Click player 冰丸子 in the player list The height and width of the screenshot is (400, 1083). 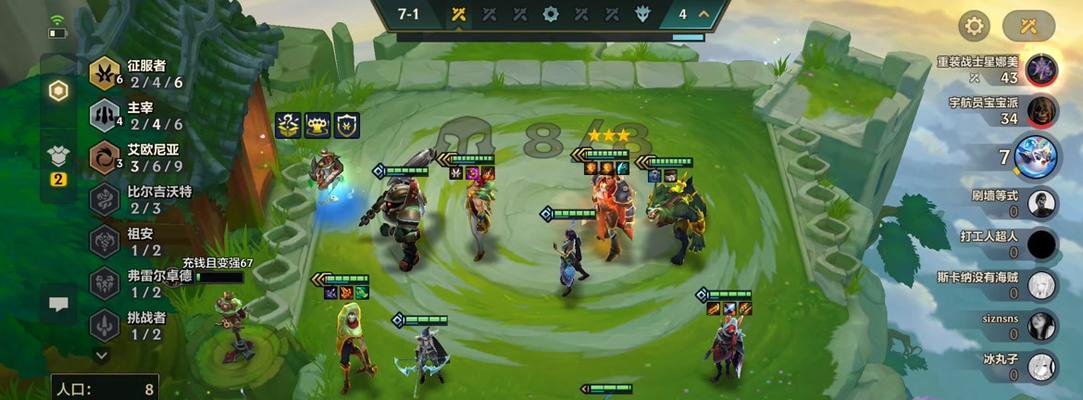[1042, 366]
